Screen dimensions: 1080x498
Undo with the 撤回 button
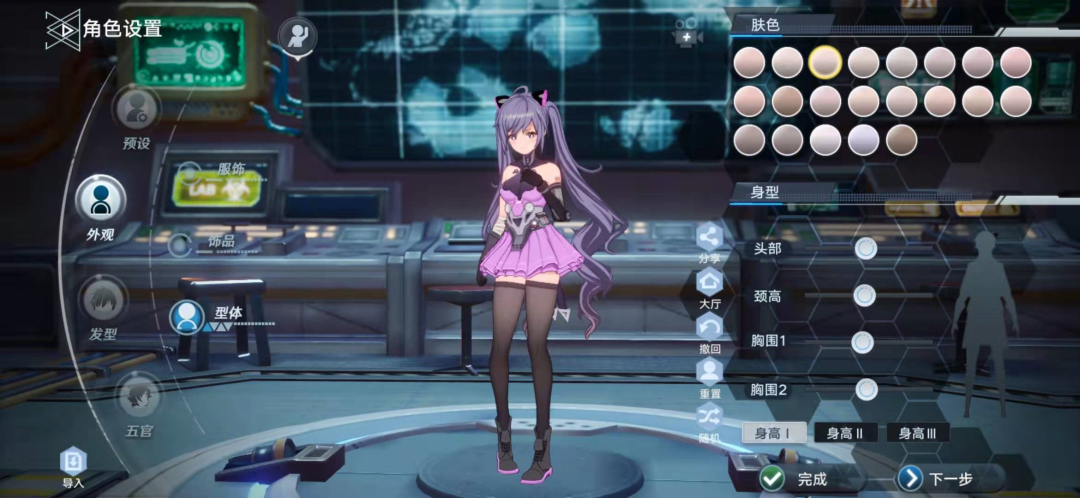coord(709,329)
